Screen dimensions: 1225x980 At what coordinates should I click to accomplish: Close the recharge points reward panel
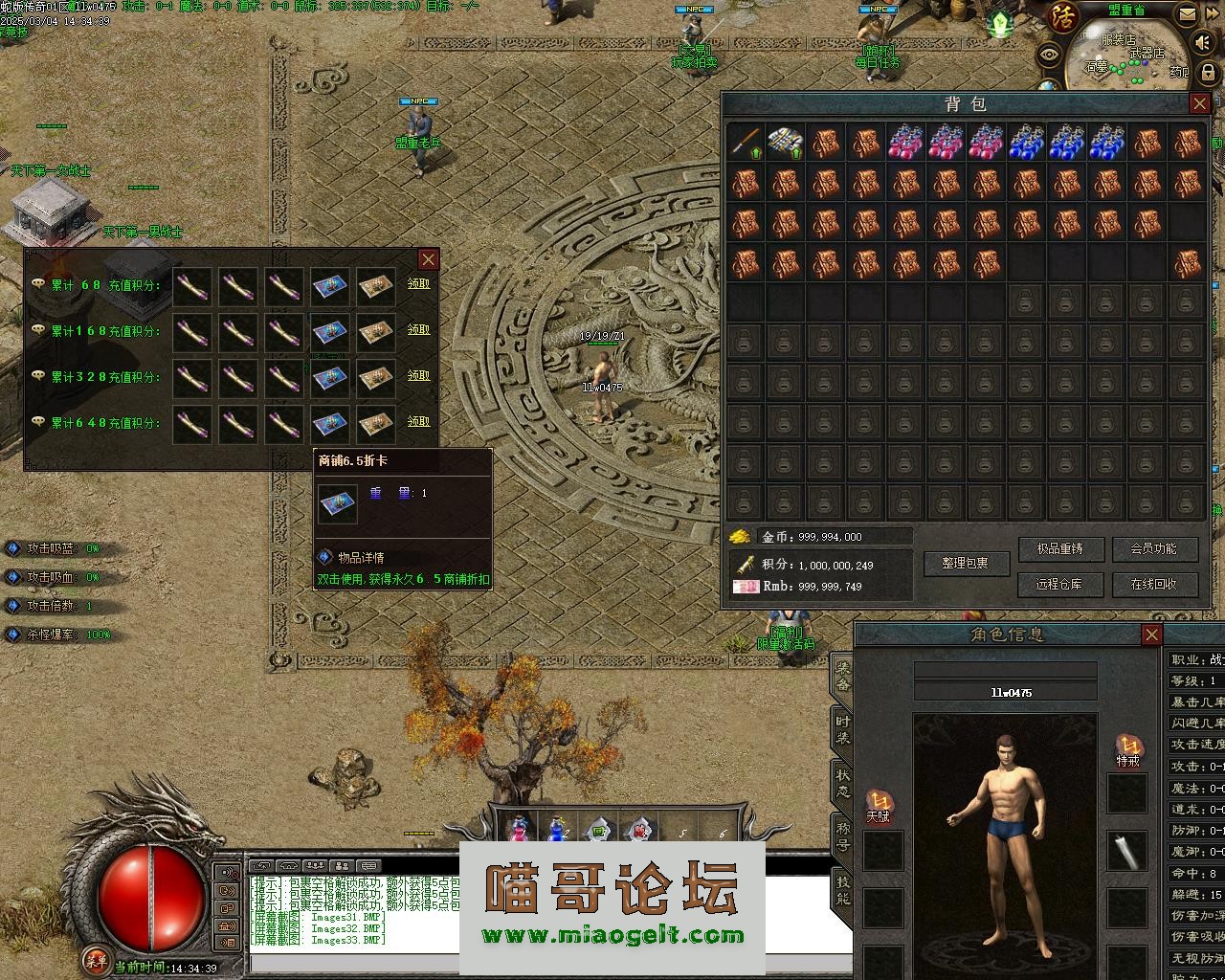click(428, 259)
